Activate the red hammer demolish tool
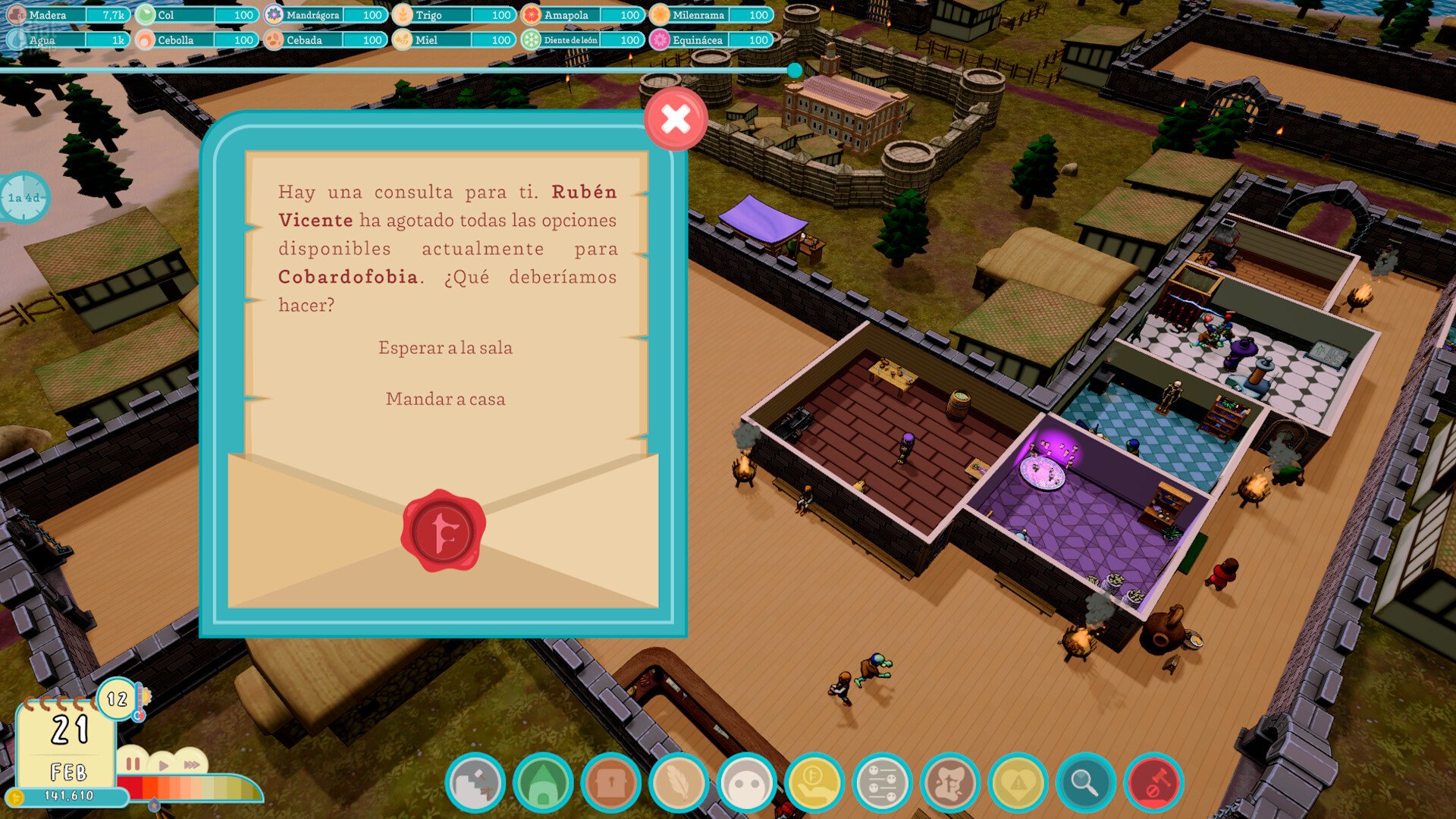 1153,783
